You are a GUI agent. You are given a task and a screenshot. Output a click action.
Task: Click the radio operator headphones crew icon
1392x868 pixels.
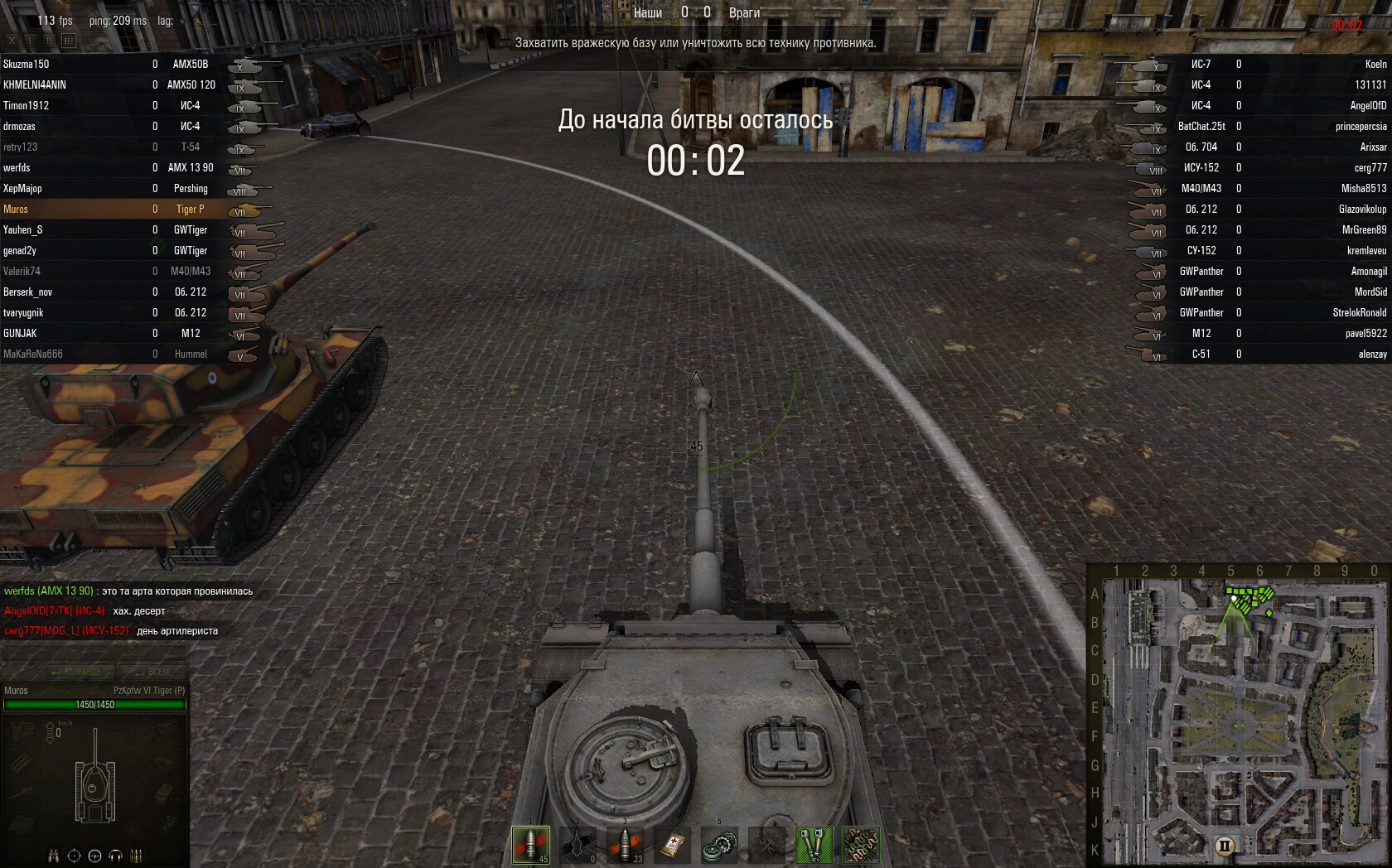click(115, 856)
